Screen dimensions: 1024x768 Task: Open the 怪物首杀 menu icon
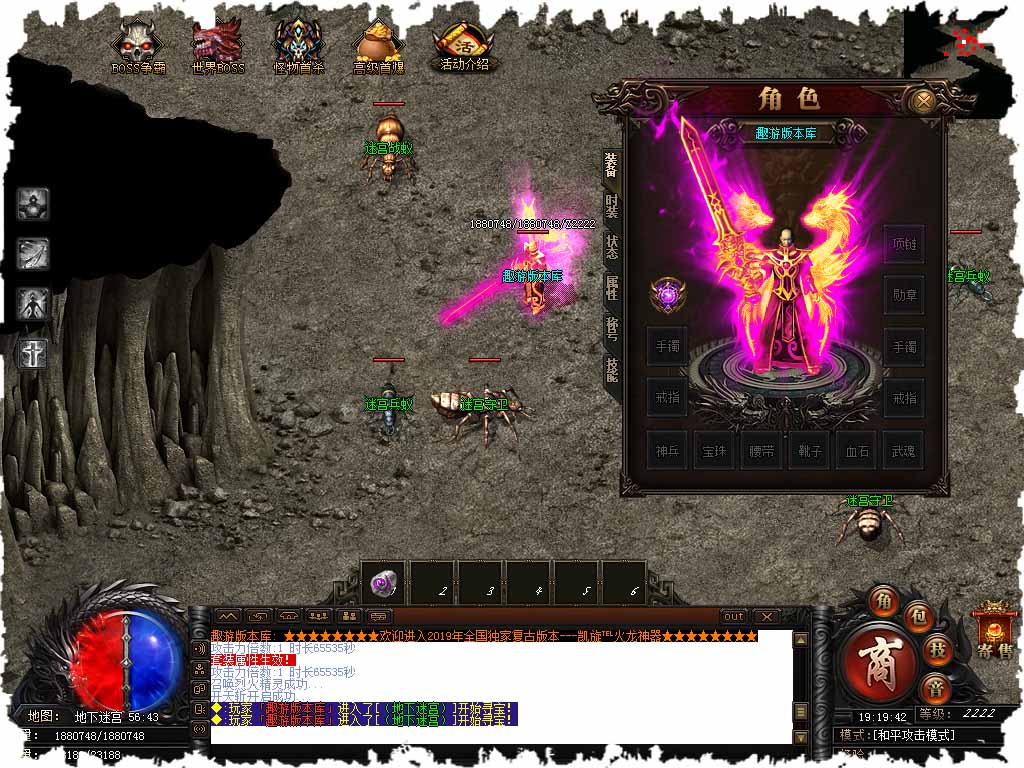point(298,45)
